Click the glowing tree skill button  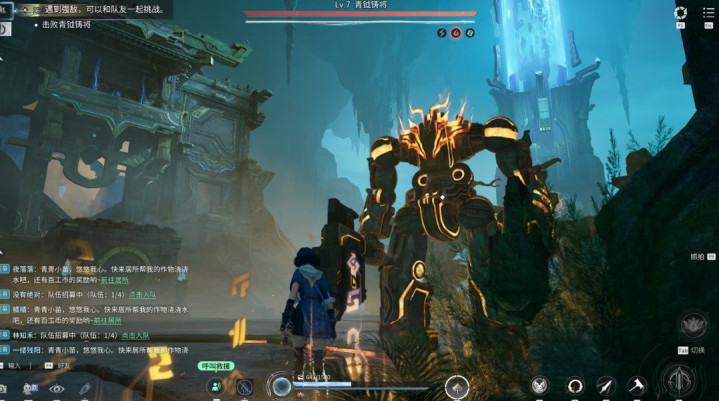(457, 386)
